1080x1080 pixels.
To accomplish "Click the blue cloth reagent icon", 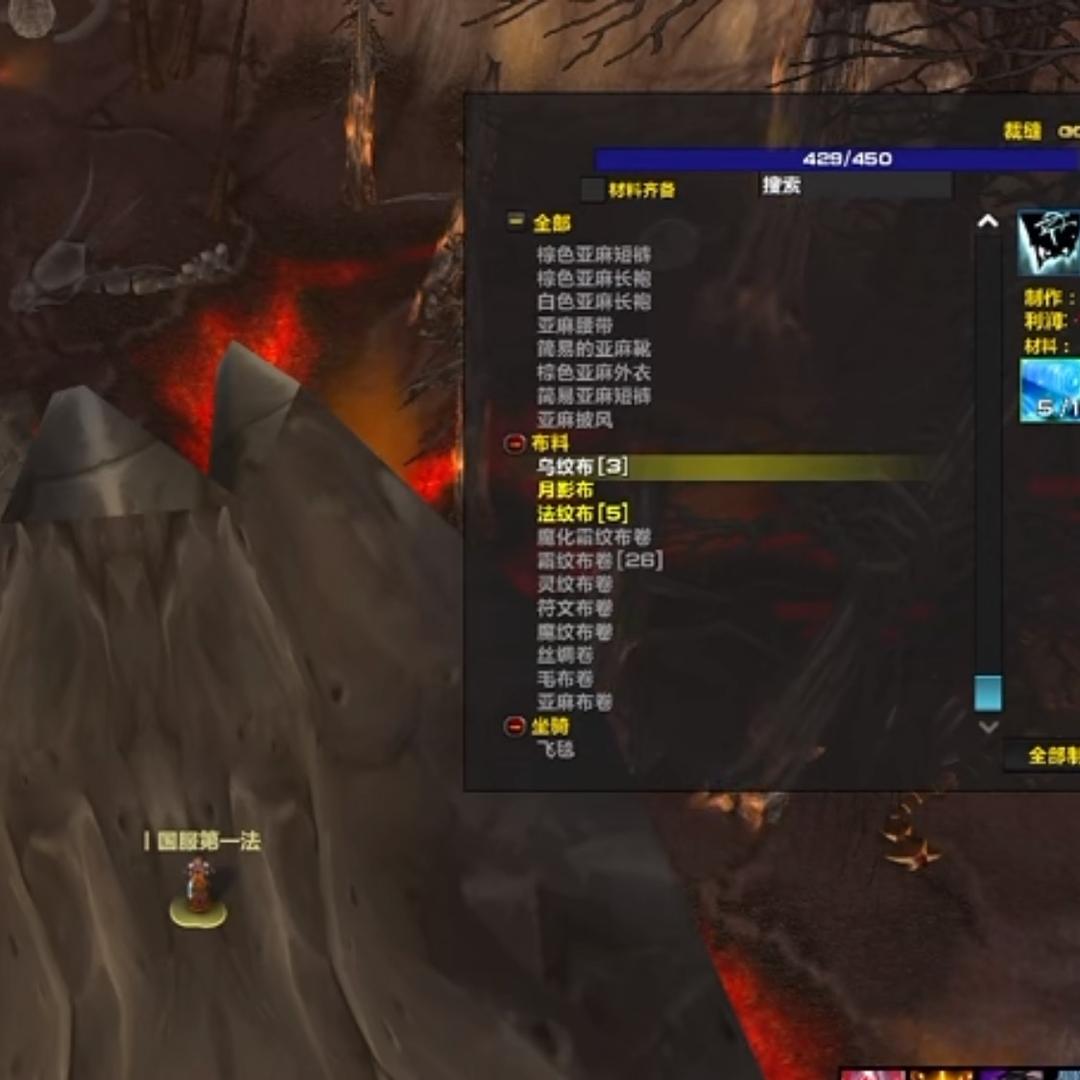I will (x=1050, y=390).
